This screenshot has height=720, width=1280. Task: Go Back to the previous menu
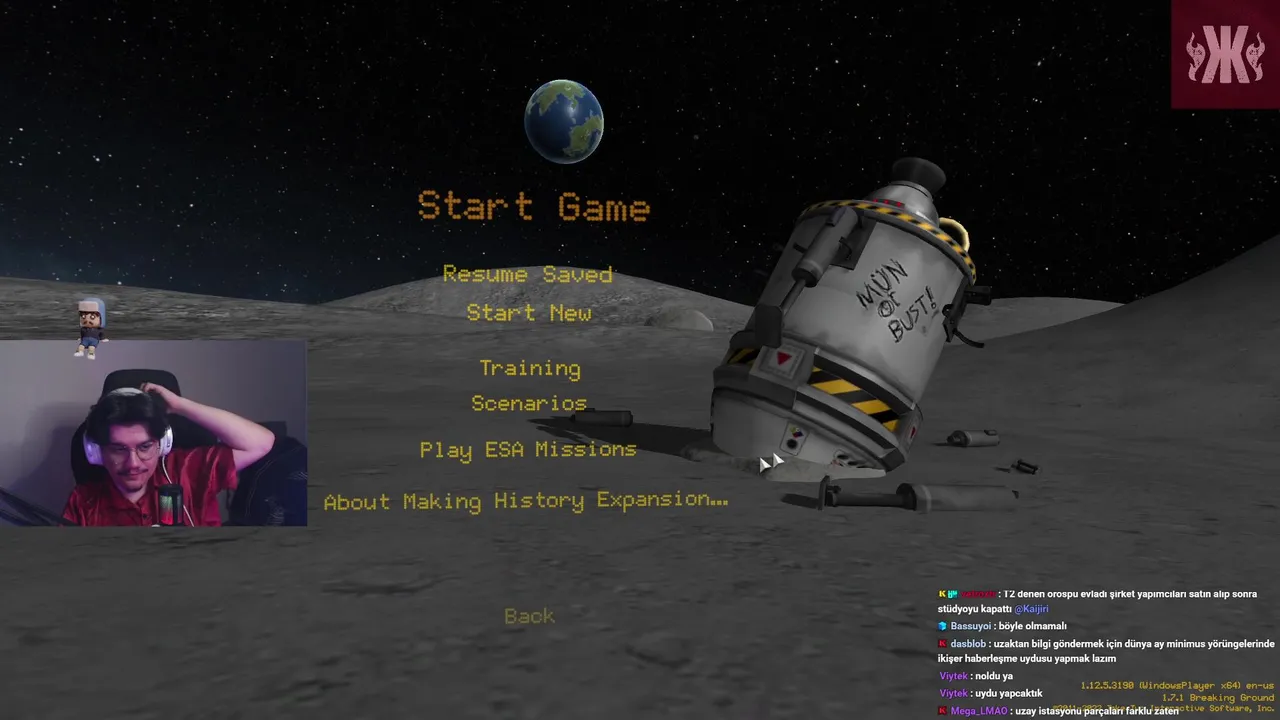tap(529, 616)
